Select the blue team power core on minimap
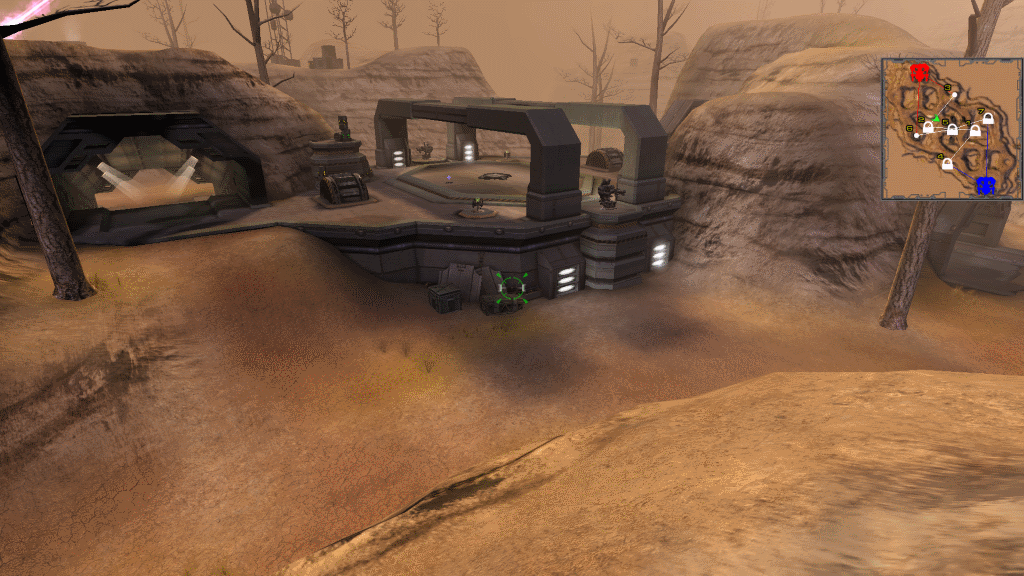 click(x=984, y=184)
